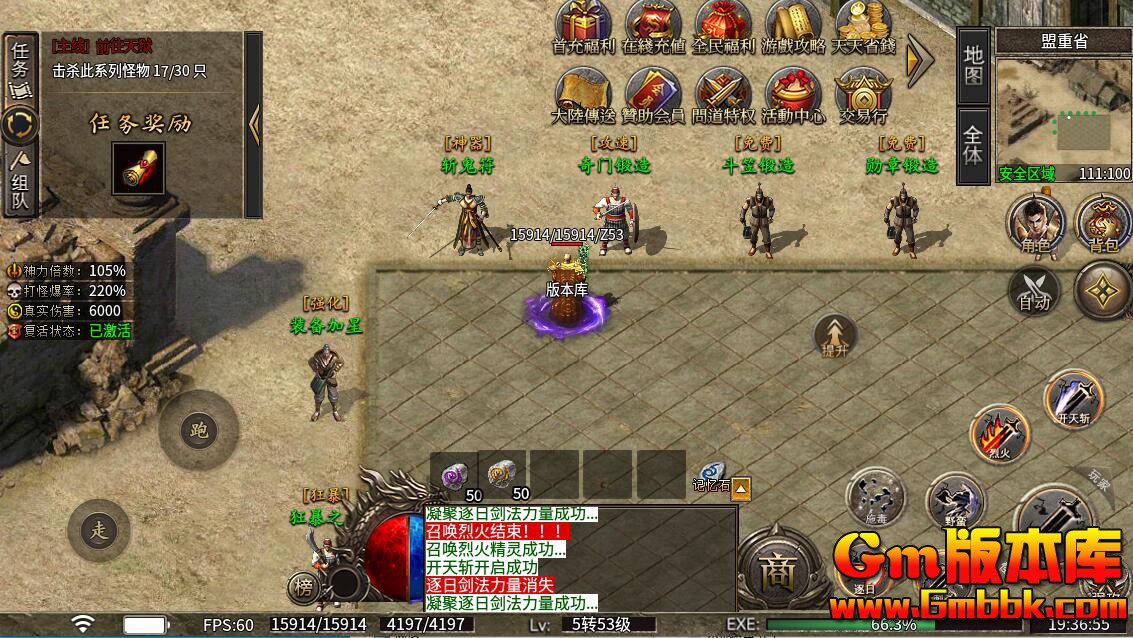
Task: Activate the 烈火 flame sword skill
Action: pos(999,433)
